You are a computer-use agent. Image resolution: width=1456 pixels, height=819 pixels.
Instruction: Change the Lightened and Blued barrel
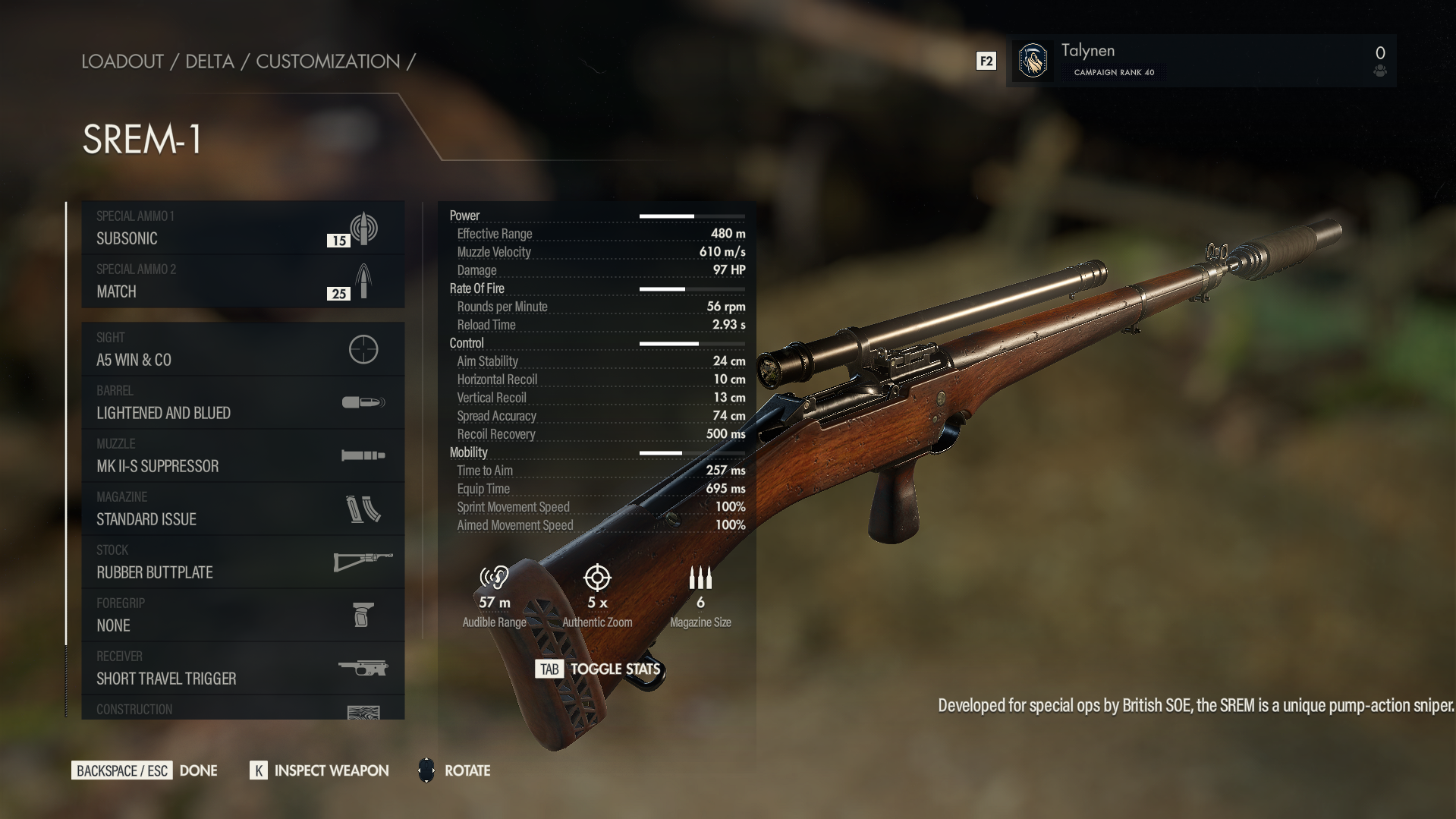[243, 402]
